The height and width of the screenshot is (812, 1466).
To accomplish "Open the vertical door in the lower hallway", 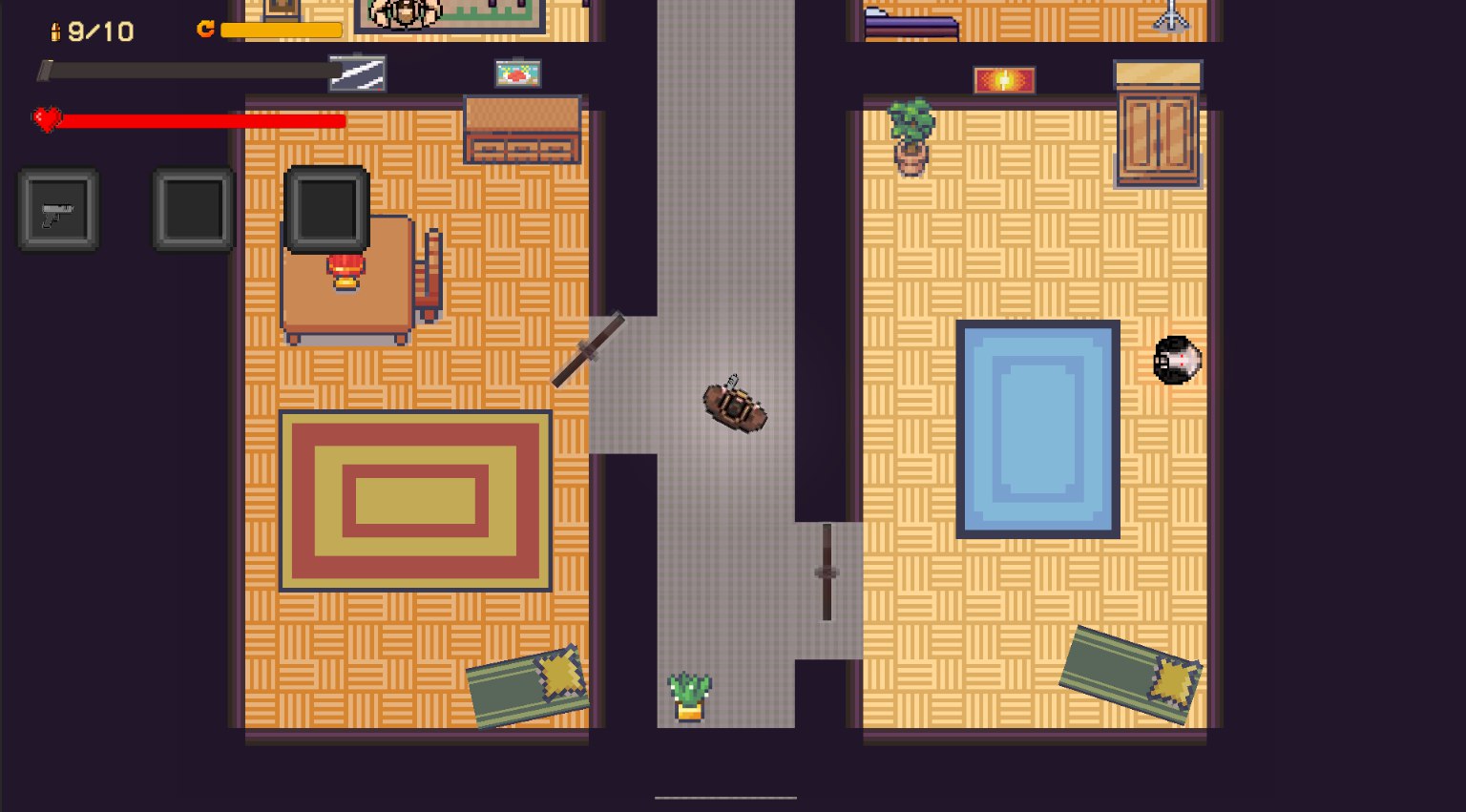I will click(x=825, y=571).
